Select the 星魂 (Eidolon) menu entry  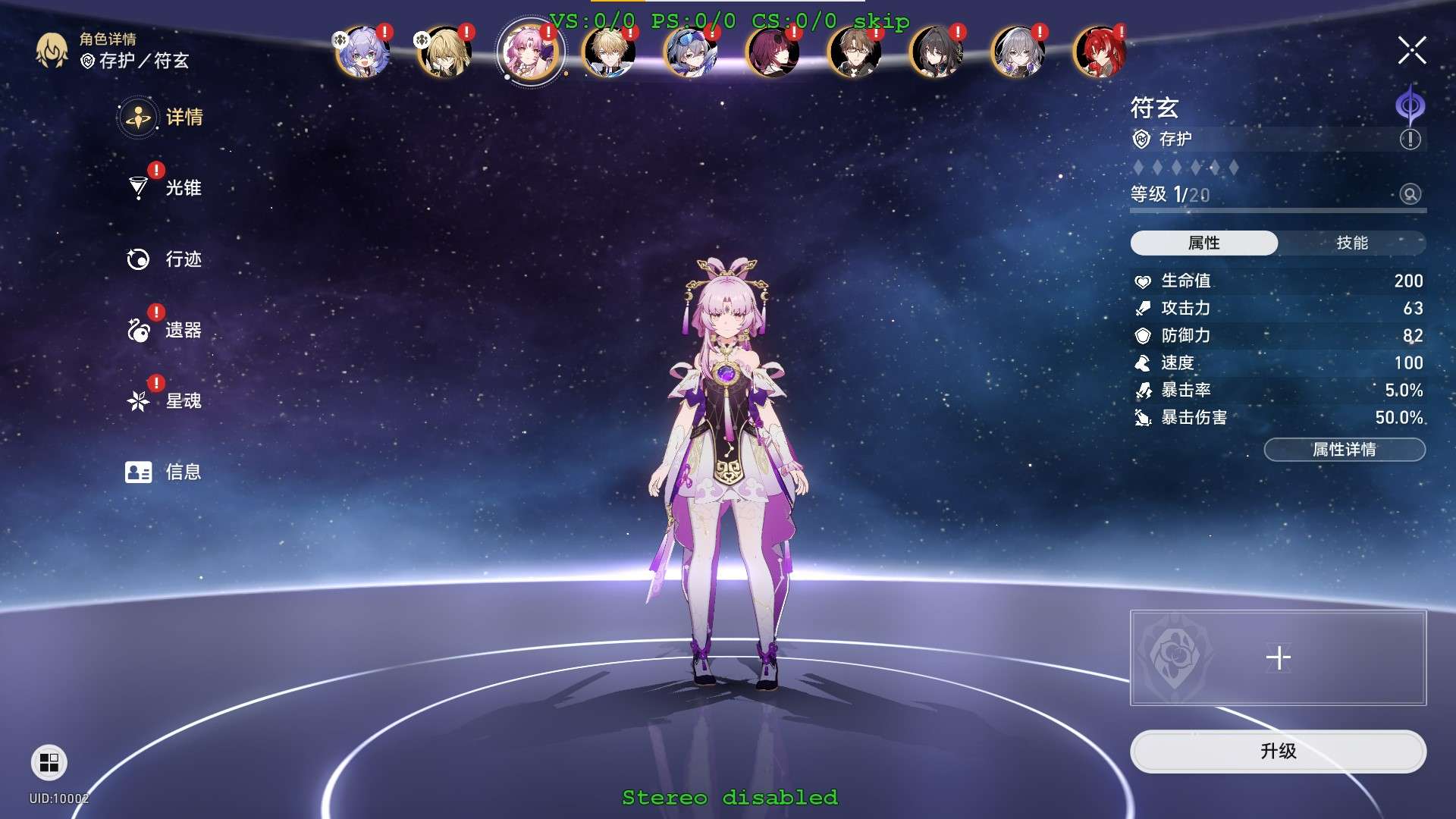tap(182, 400)
